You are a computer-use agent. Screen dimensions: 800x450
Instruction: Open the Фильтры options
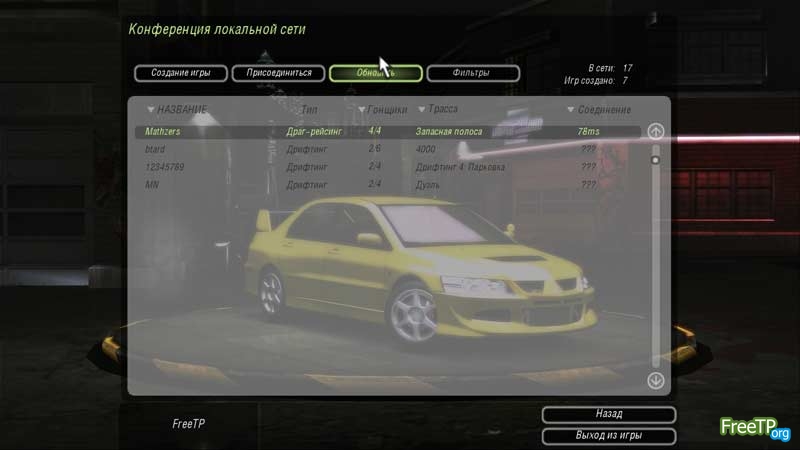coord(472,73)
